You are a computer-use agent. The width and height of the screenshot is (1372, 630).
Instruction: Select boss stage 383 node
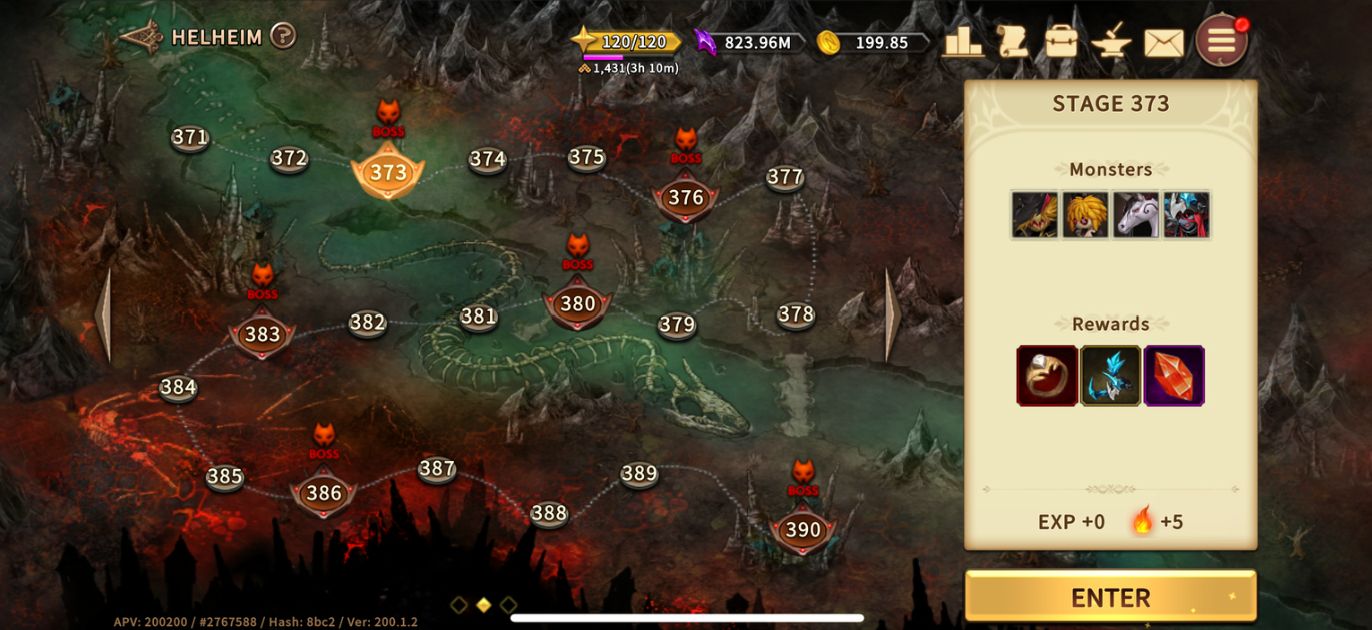pyautogui.click(x=262, y=334)
